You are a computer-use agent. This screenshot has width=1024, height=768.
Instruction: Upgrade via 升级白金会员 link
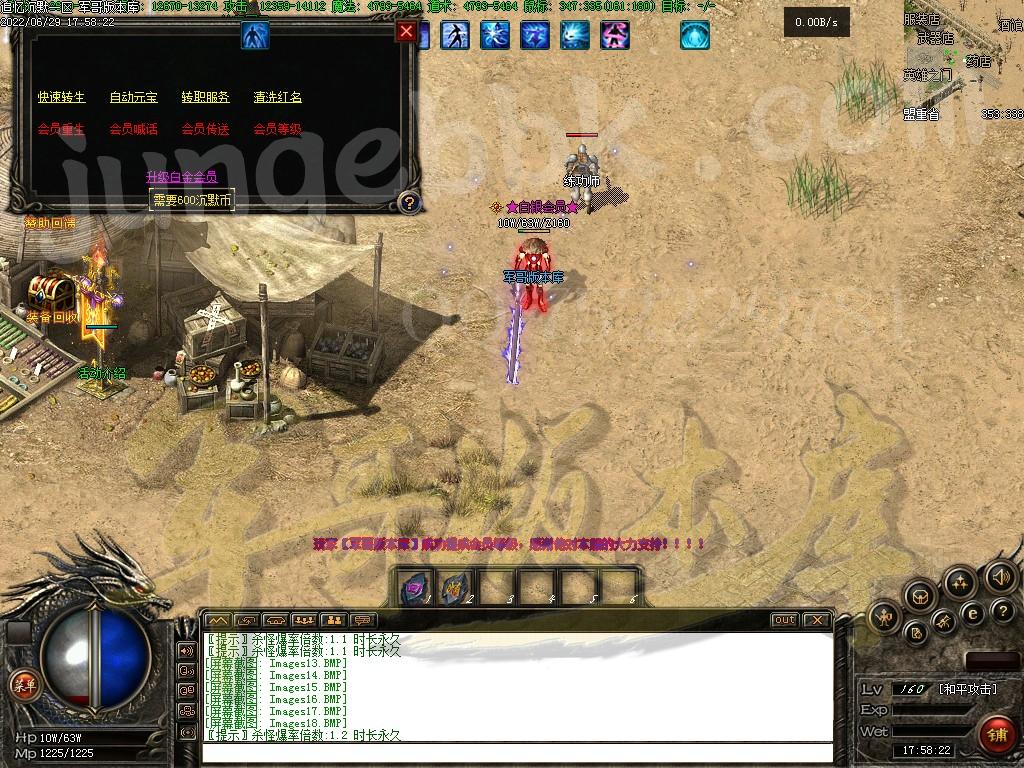click(181, 177)
